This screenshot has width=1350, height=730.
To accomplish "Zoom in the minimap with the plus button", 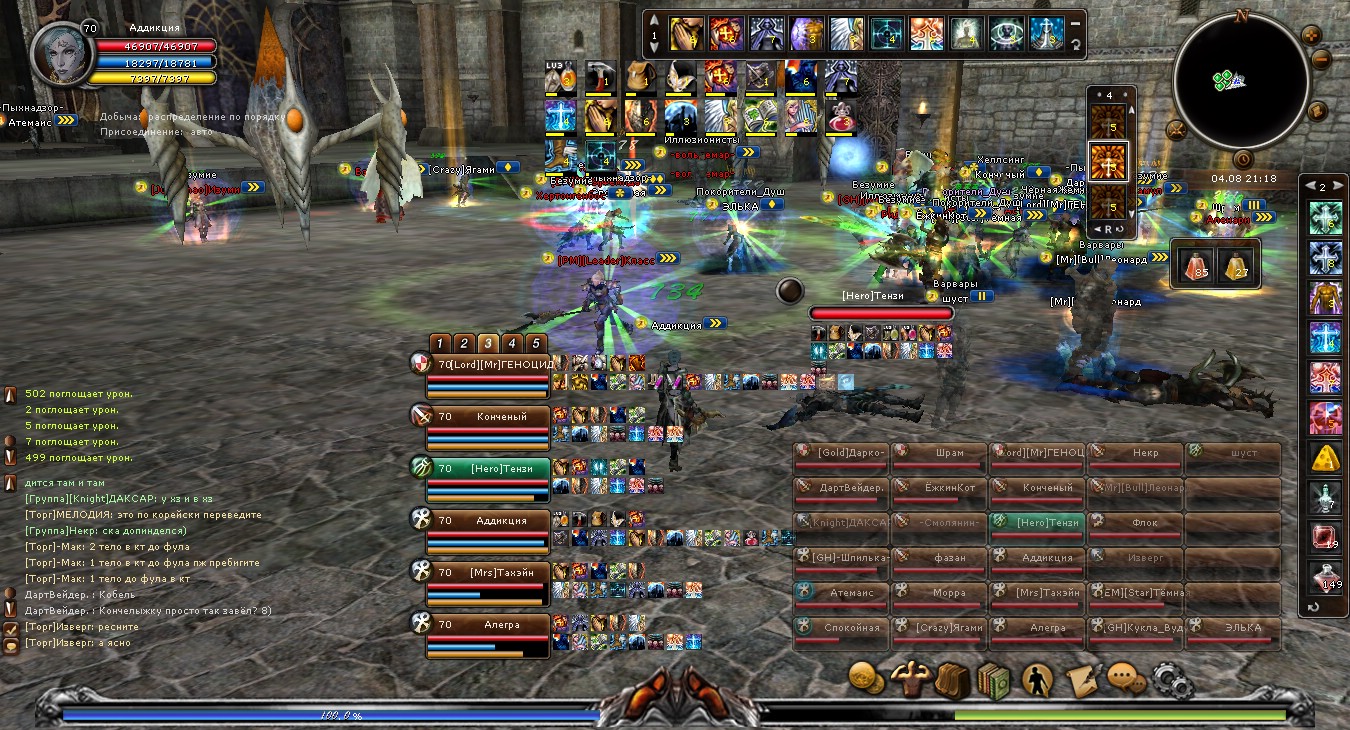I will tap(1311, 35).
